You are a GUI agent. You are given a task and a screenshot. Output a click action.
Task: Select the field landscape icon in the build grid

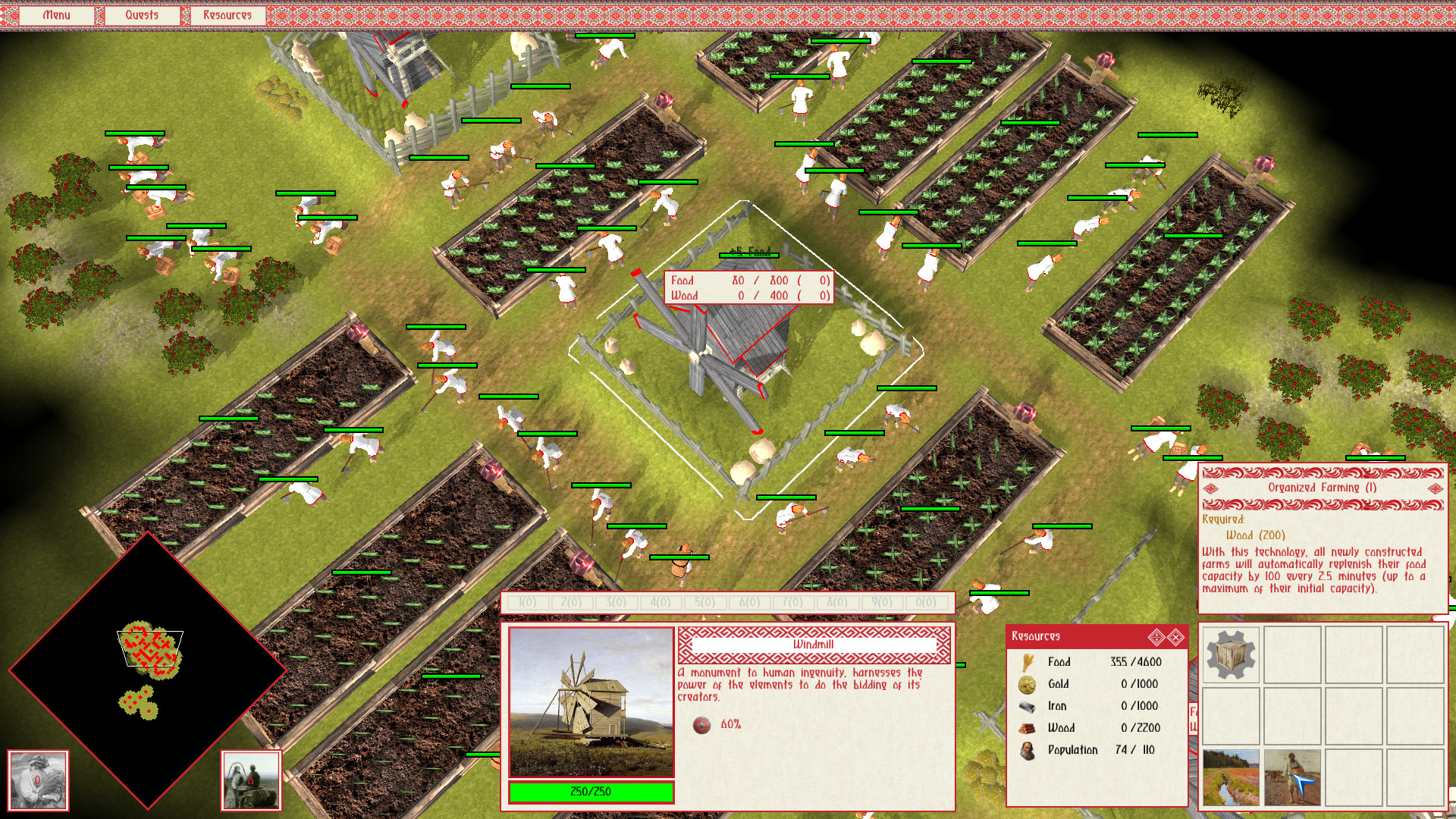point(1230,776)
